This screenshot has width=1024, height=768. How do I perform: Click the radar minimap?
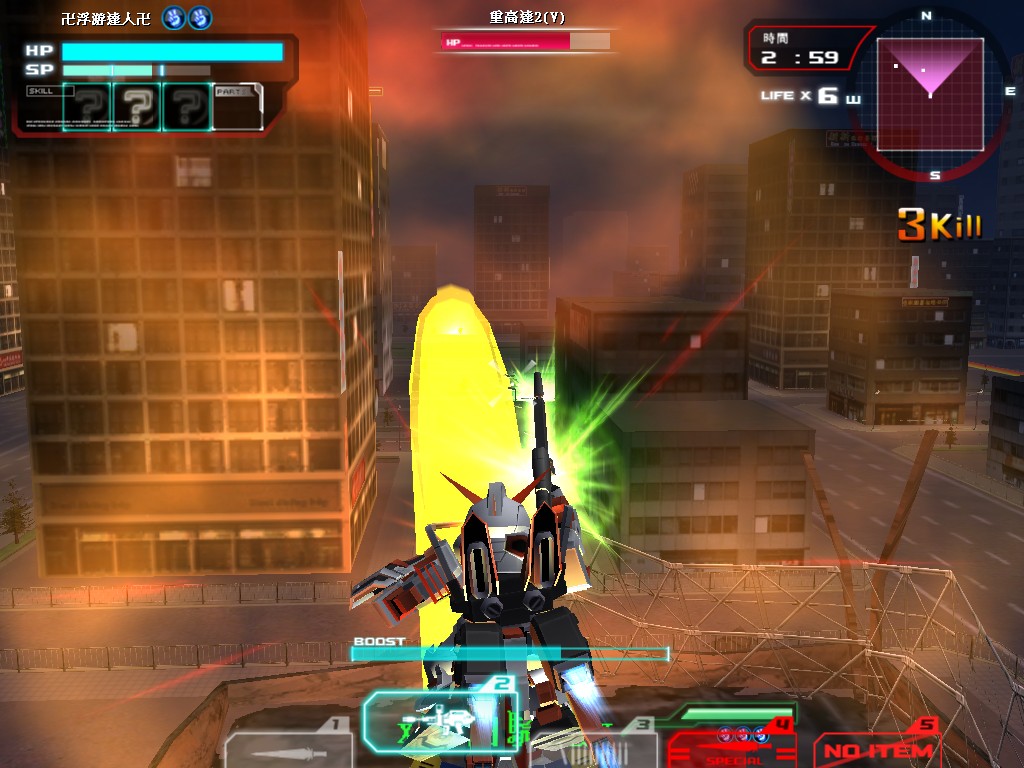930,88
